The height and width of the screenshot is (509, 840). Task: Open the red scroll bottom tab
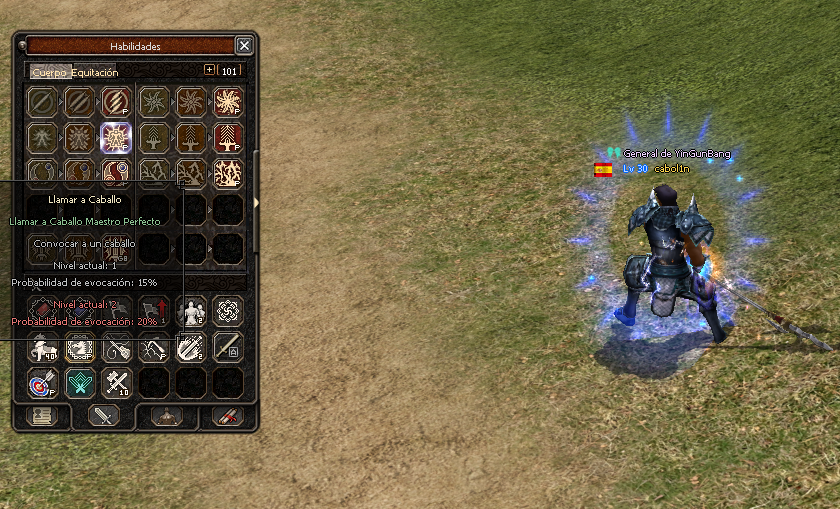[x=226, y=416]
